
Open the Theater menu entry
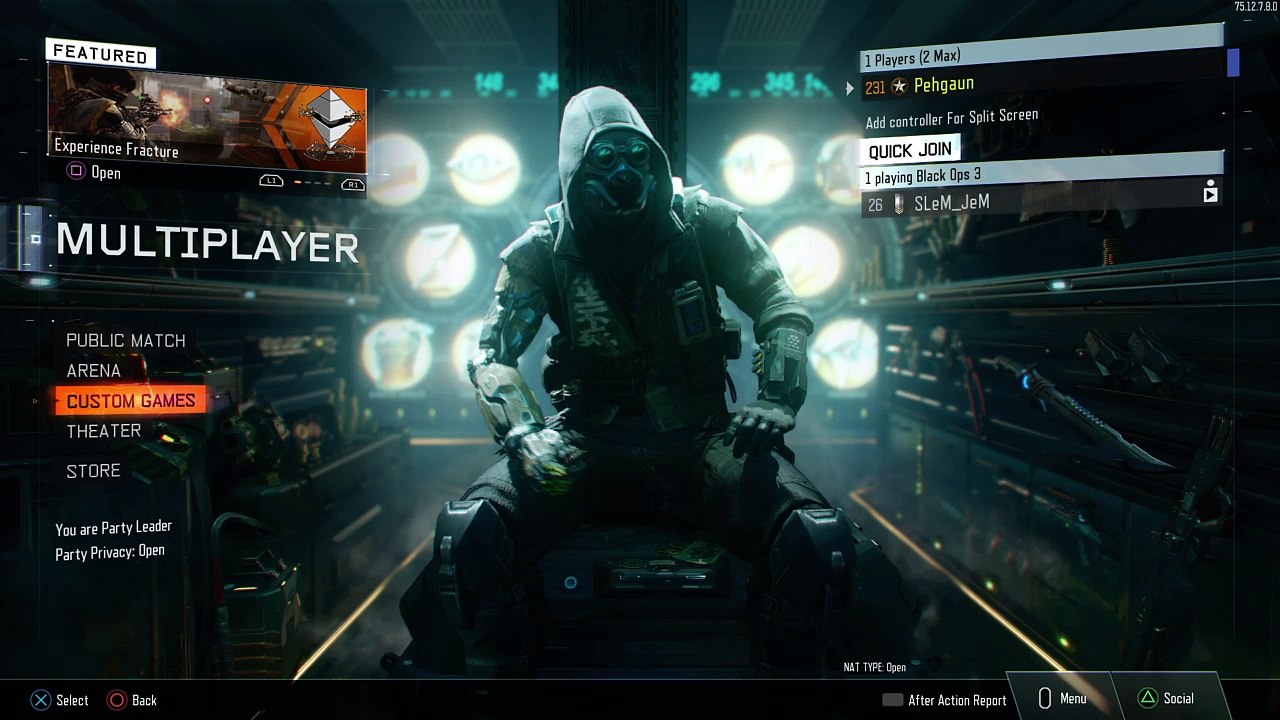point(104,431)
